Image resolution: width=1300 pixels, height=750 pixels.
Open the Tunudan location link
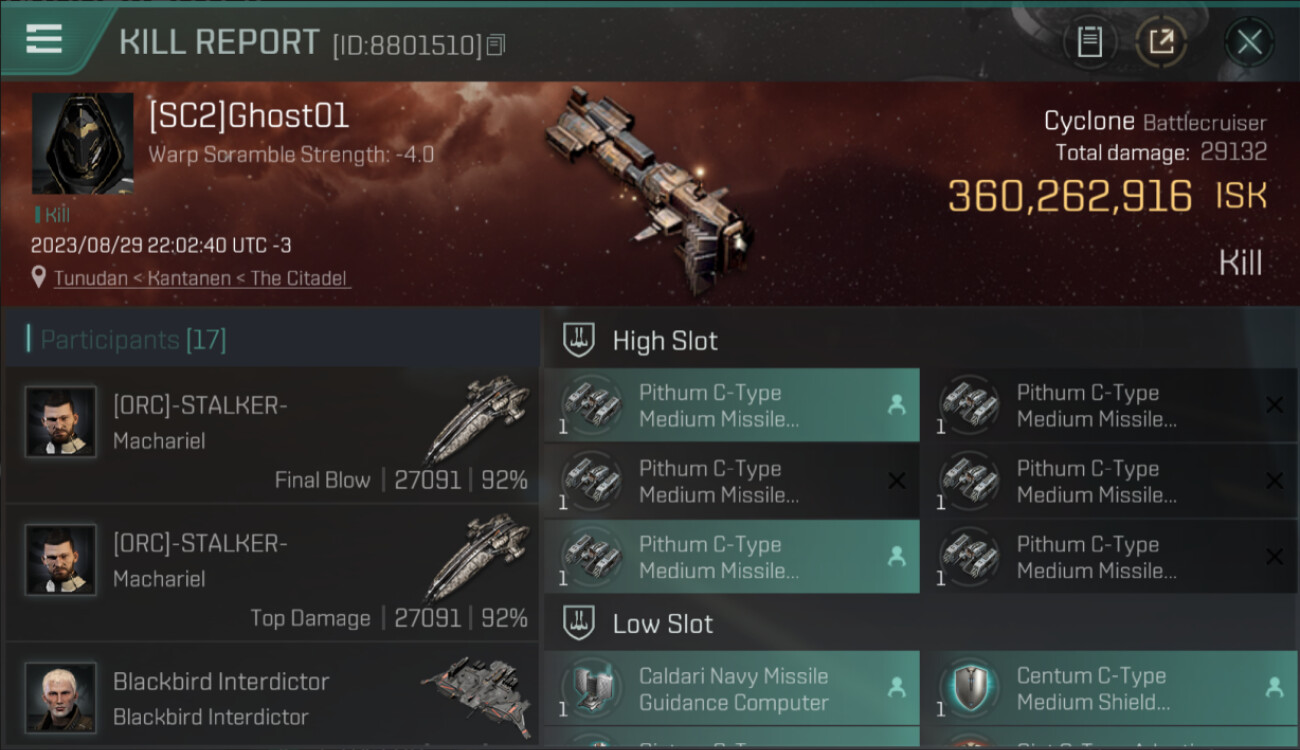click(x=201, y=278)
